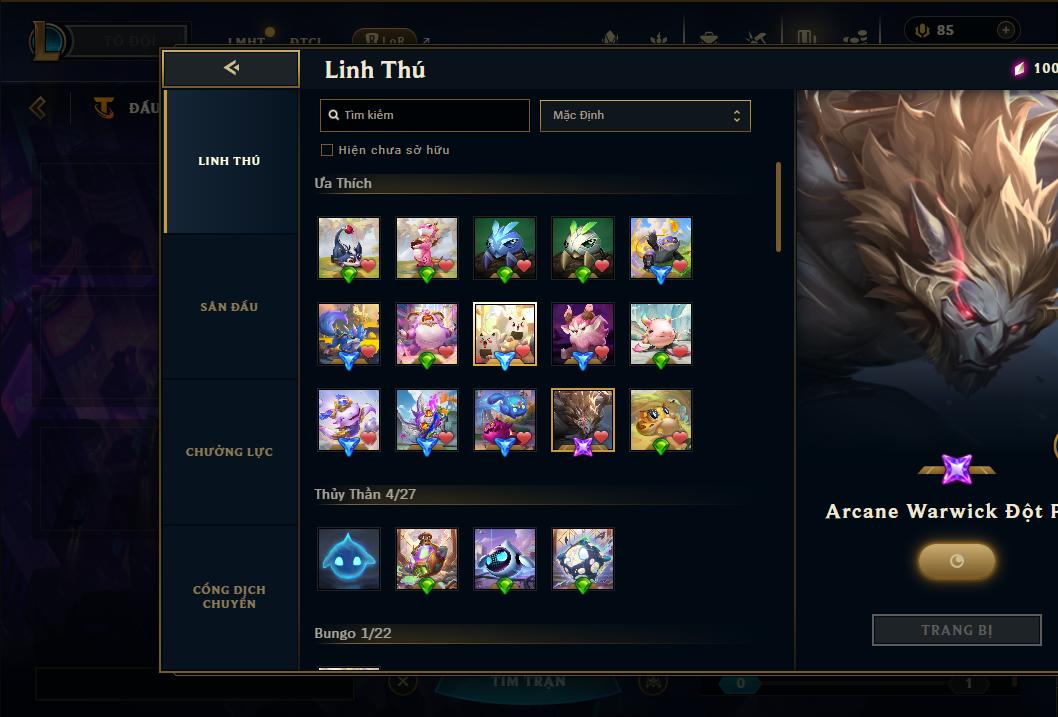Choose the pink horned fluffy little legend
The height and width of the screenshot is (717, 1058).
click(x=583, y=334)
